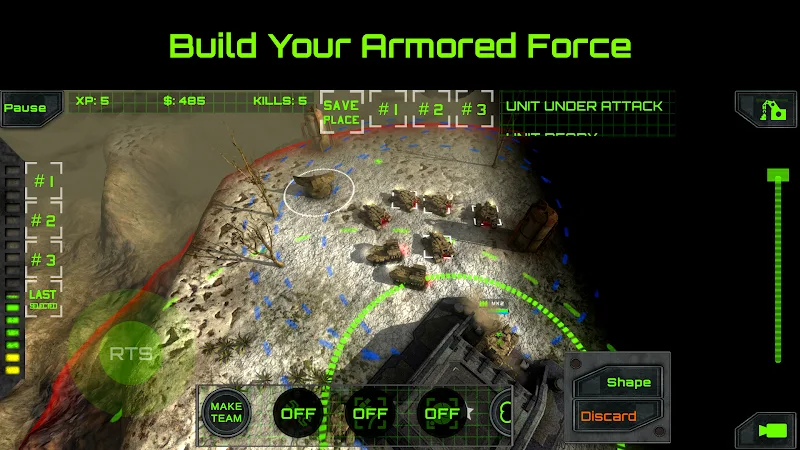Screen dimensions: 800x450
Task: Click the green vertical zoom slider handle
Action: pos(778,176)
